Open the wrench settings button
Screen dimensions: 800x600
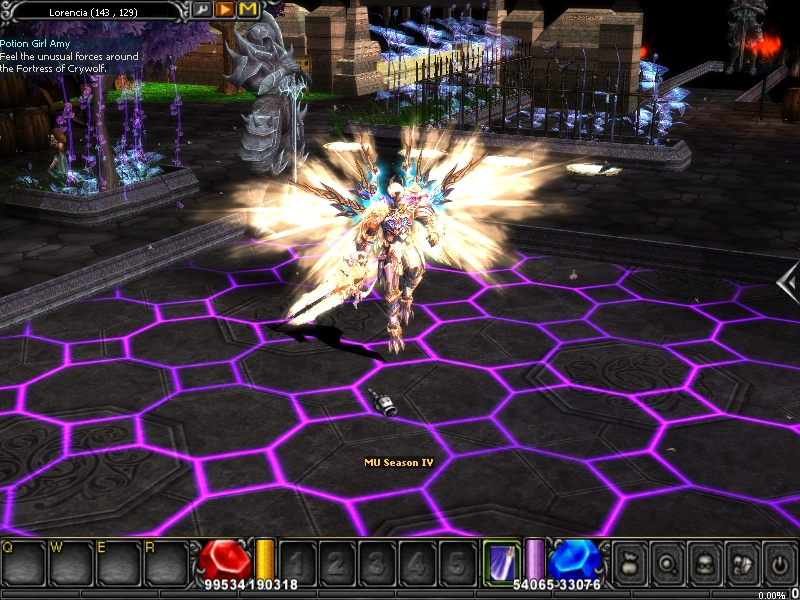(203, 9)
